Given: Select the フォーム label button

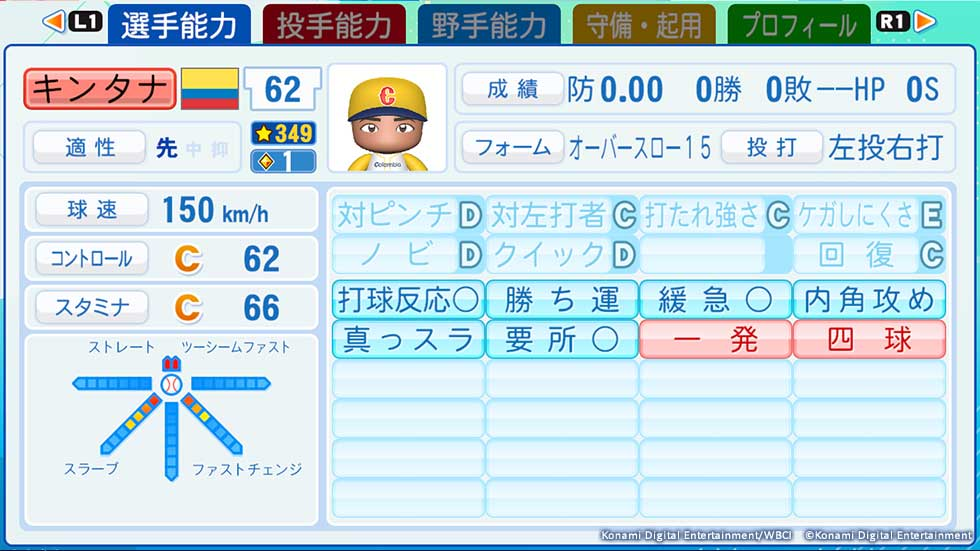Looking at the screenshot, I should pyautogui.click(x=512, y=148).
